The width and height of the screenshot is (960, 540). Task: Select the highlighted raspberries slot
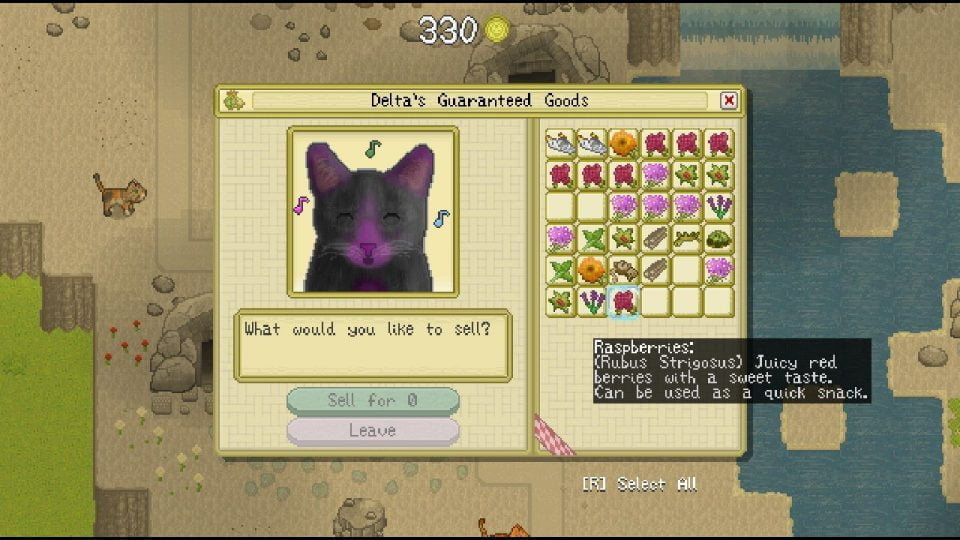pyautogui.click(x=624, y=301)
